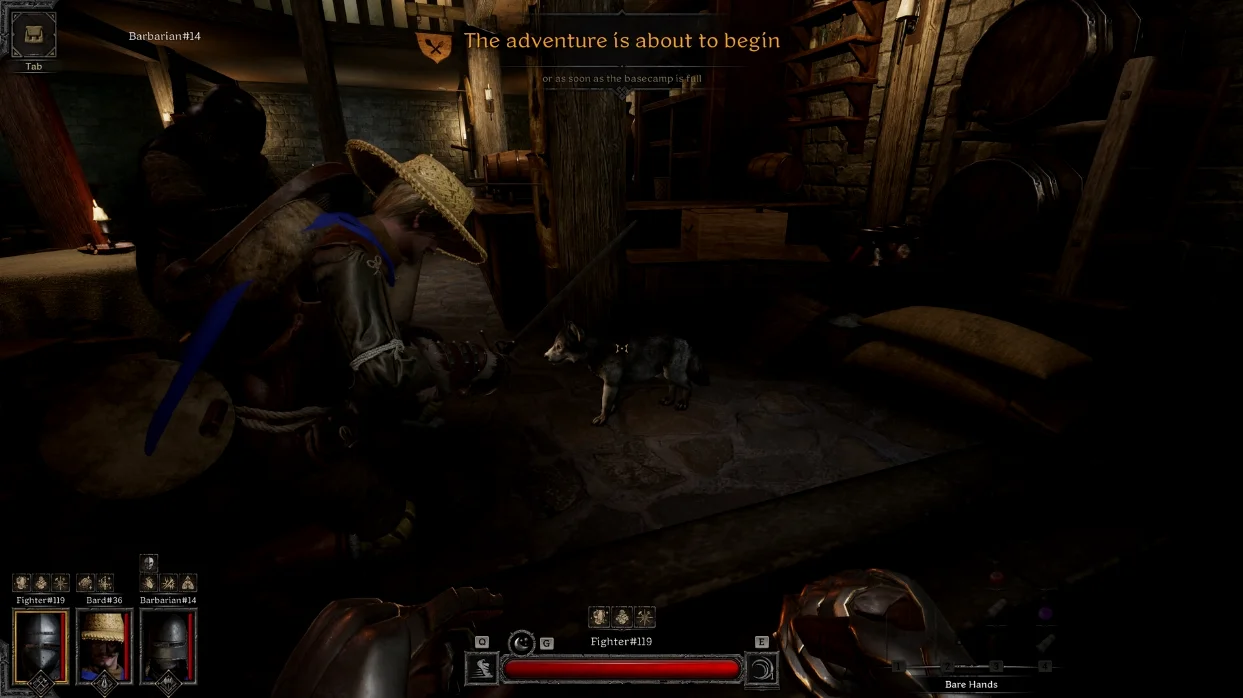The image size is (1243, 698).
Task: Activate the crescent swirl skill slot
Action: [762, 669]
